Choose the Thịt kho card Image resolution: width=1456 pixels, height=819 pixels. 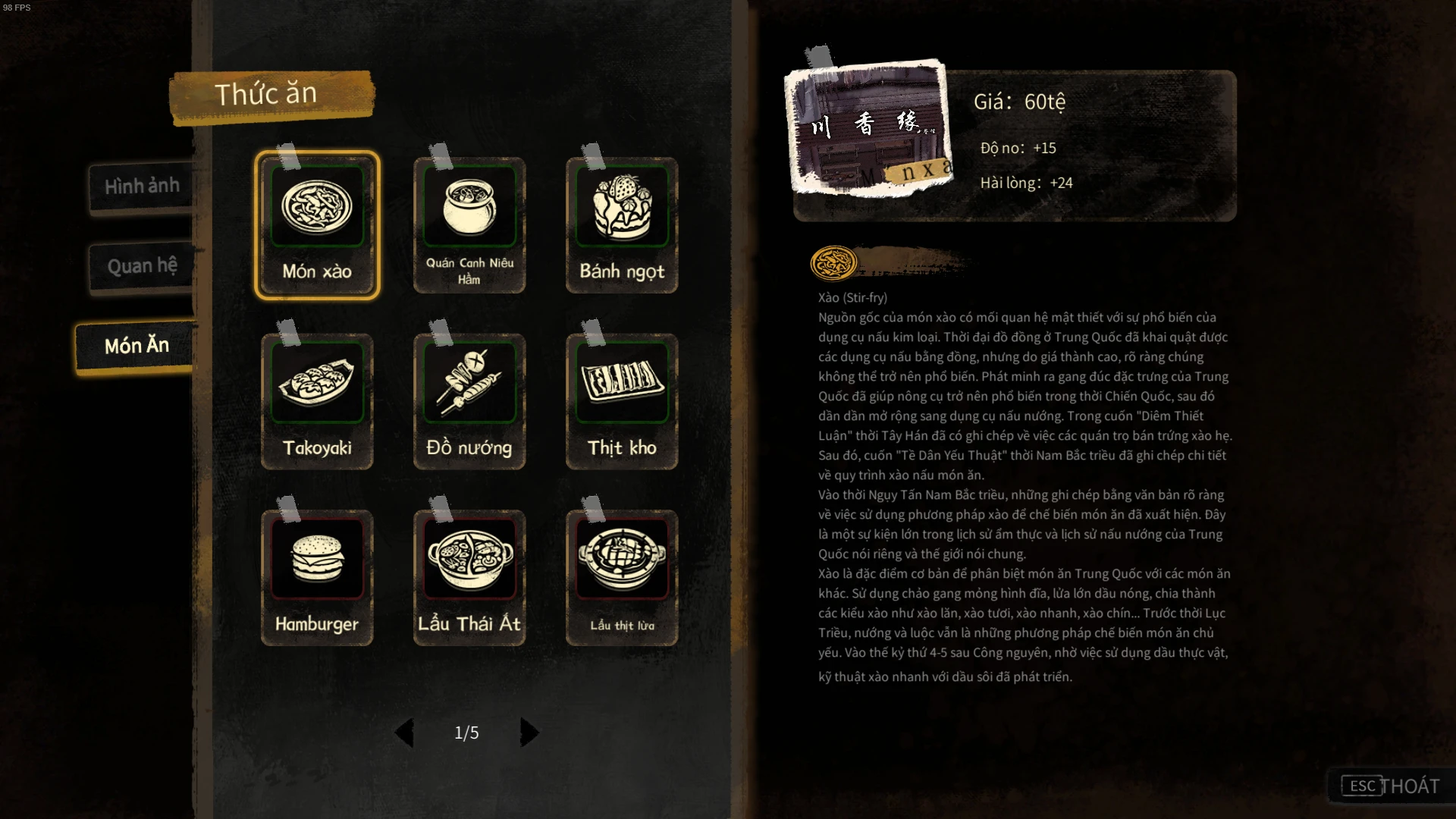pyautogui.click(x=622, y=402)
